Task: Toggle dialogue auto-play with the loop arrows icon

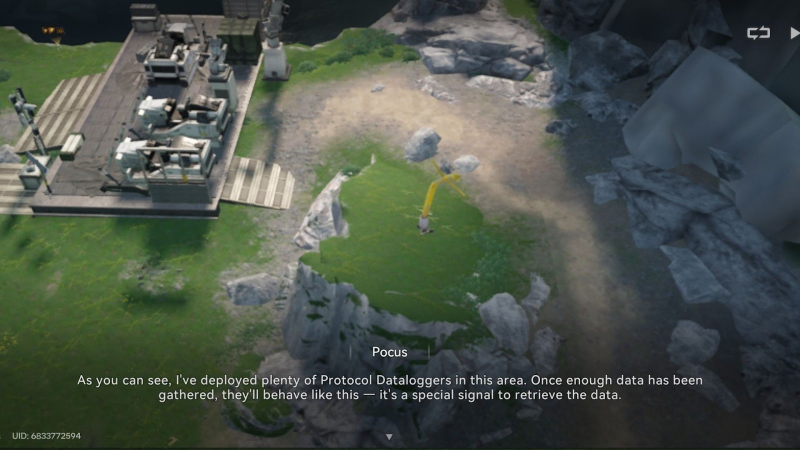Action: click(x=758, y=33)
